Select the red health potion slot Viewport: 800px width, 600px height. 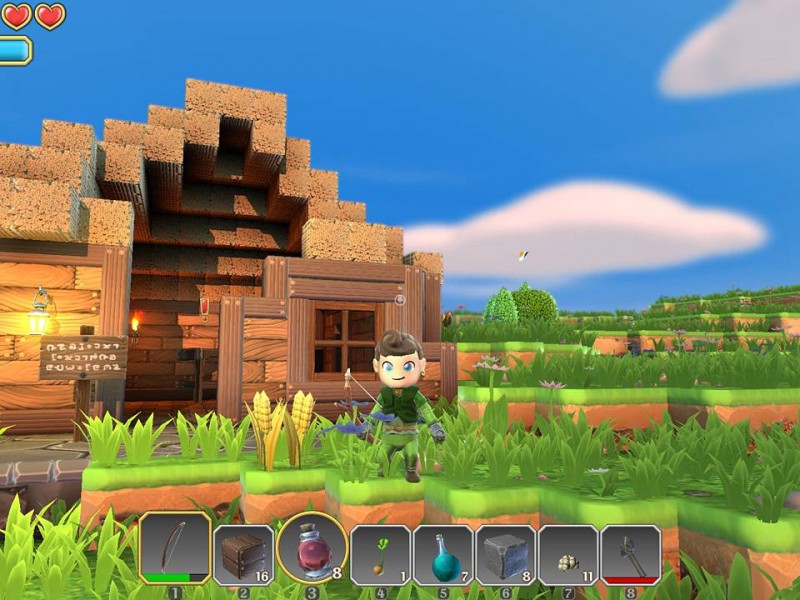click(x=311, y=550)
